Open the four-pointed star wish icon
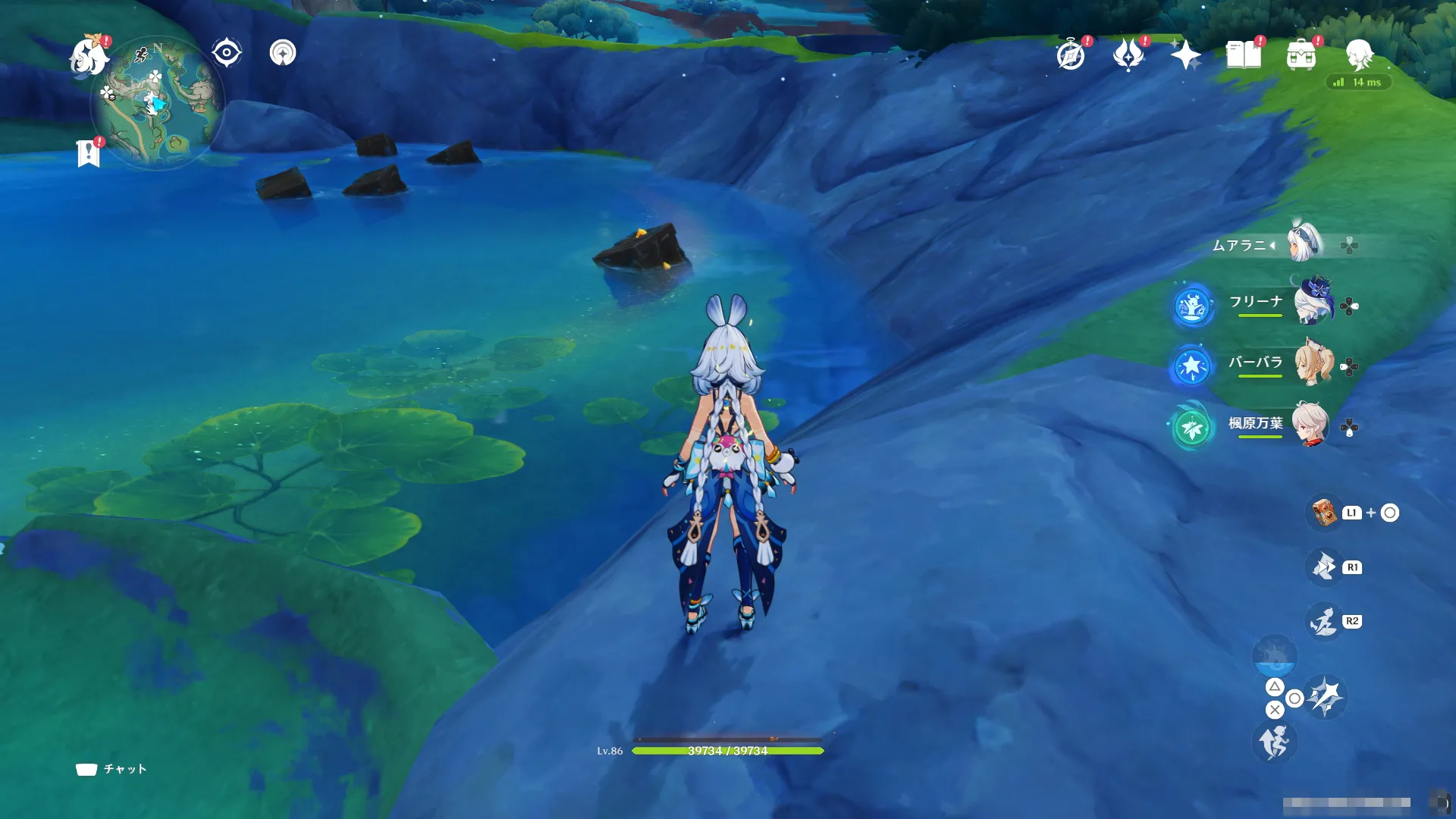The image size is (1456, 819). click(x=1185, y=55)
